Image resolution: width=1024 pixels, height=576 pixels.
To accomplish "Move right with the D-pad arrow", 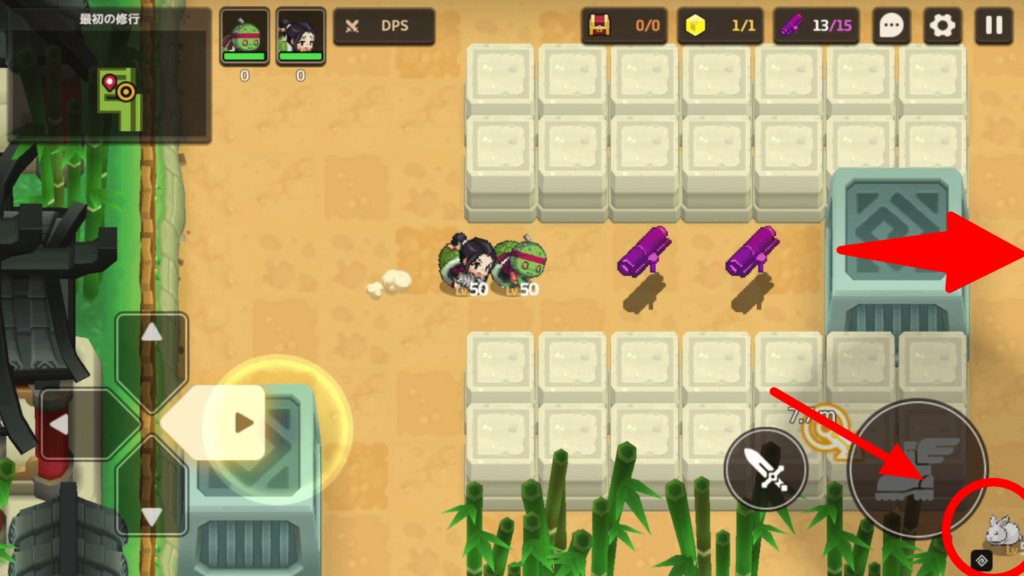I will coord(242,423).
